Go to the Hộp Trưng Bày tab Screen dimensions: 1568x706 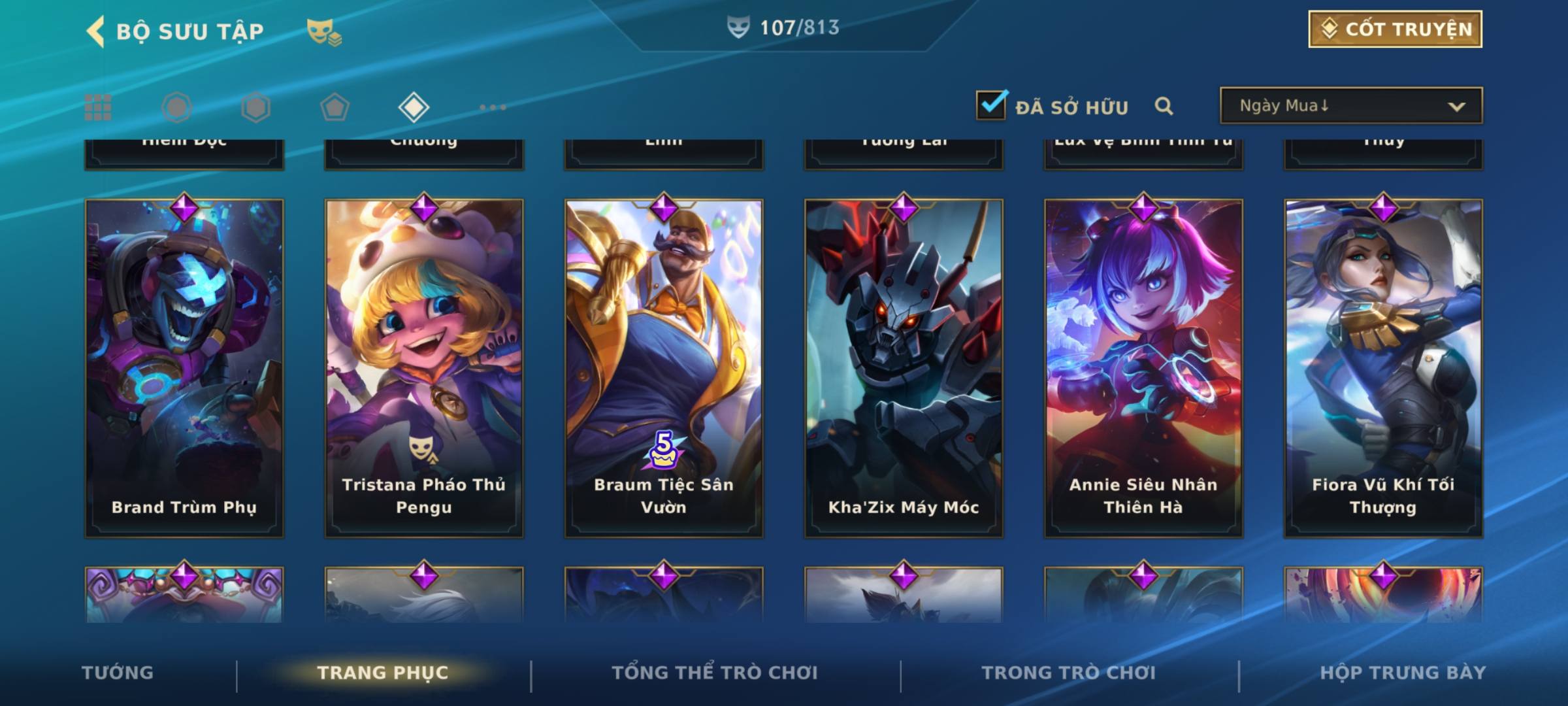[1403, 673]
